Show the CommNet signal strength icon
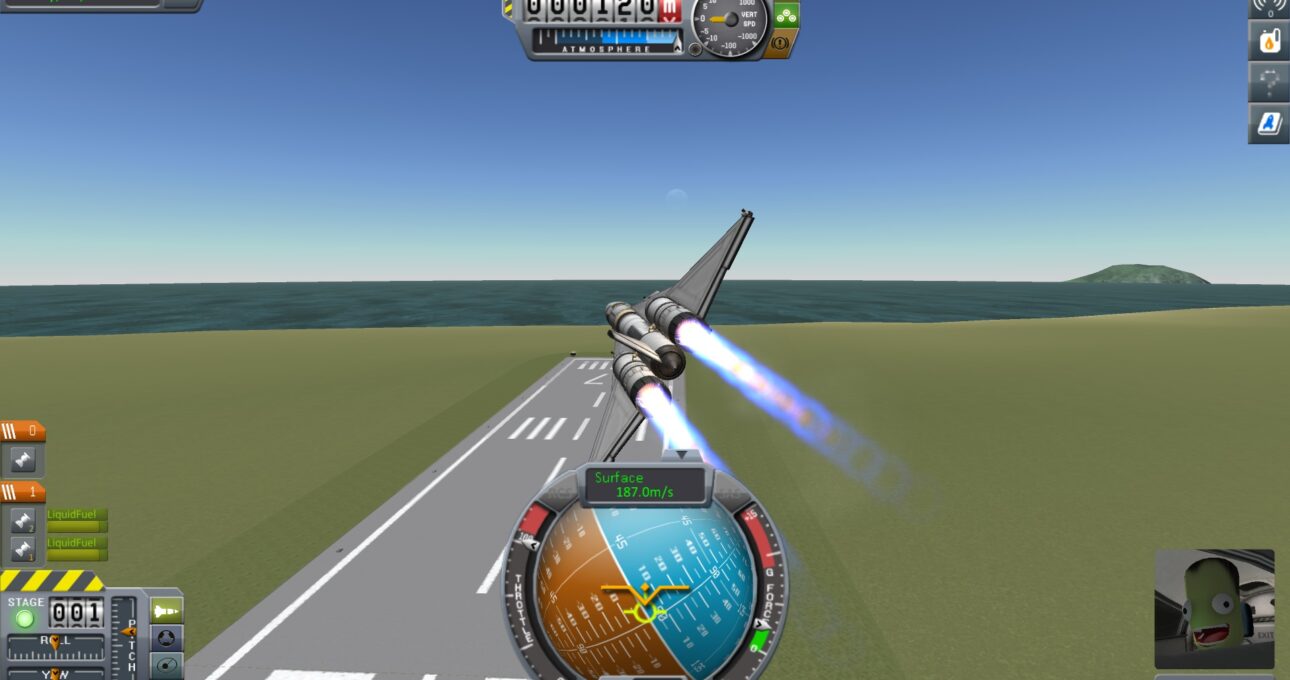This screenshot has width=1290, height=680. [x=1268, y=6]
